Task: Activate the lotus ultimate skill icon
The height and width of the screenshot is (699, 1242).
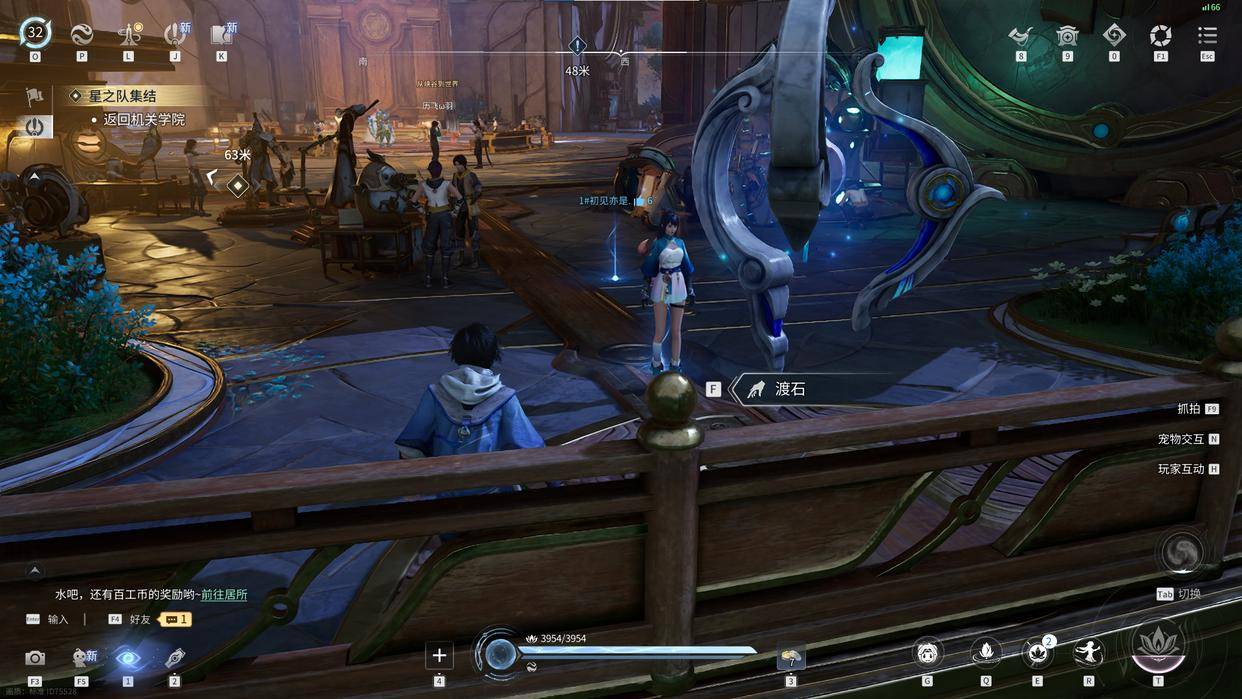Action: tap(1158, 645)
